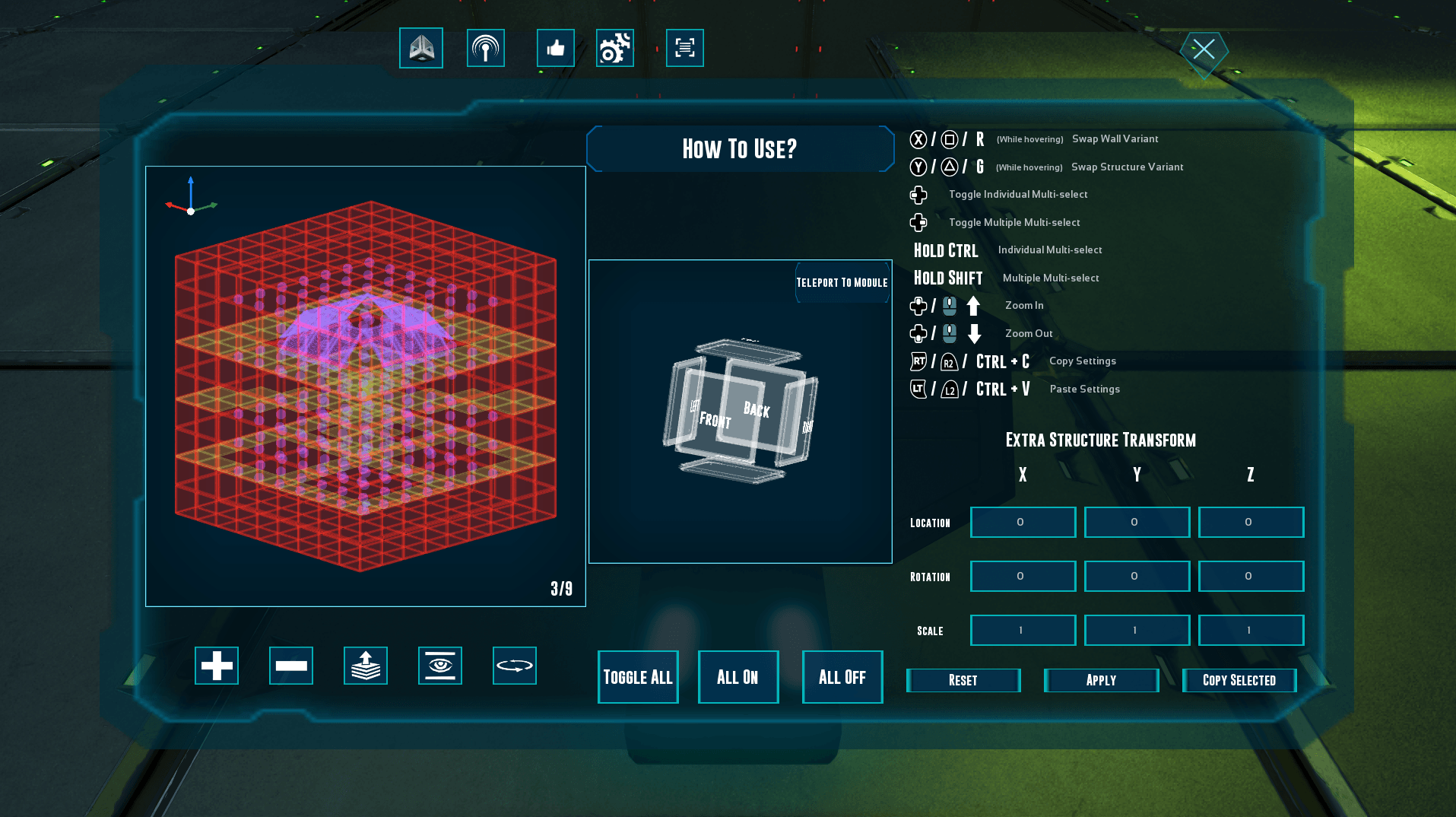
Task: Select the gears settings tab
Action: tap(614, 49)
